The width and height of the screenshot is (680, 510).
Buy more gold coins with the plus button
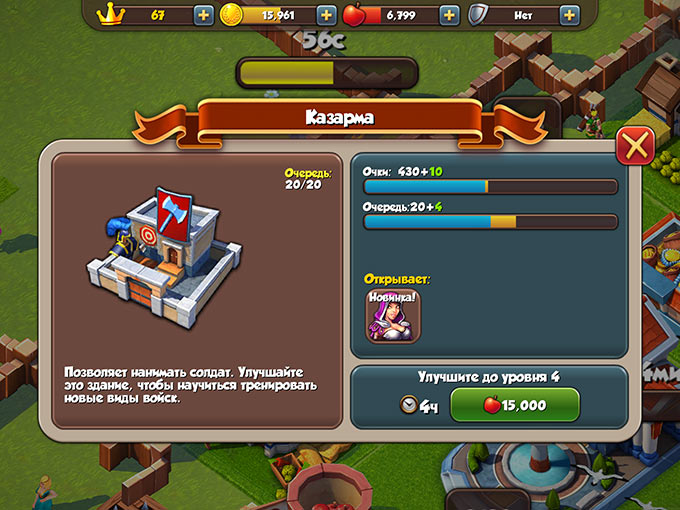click(326, 15)
